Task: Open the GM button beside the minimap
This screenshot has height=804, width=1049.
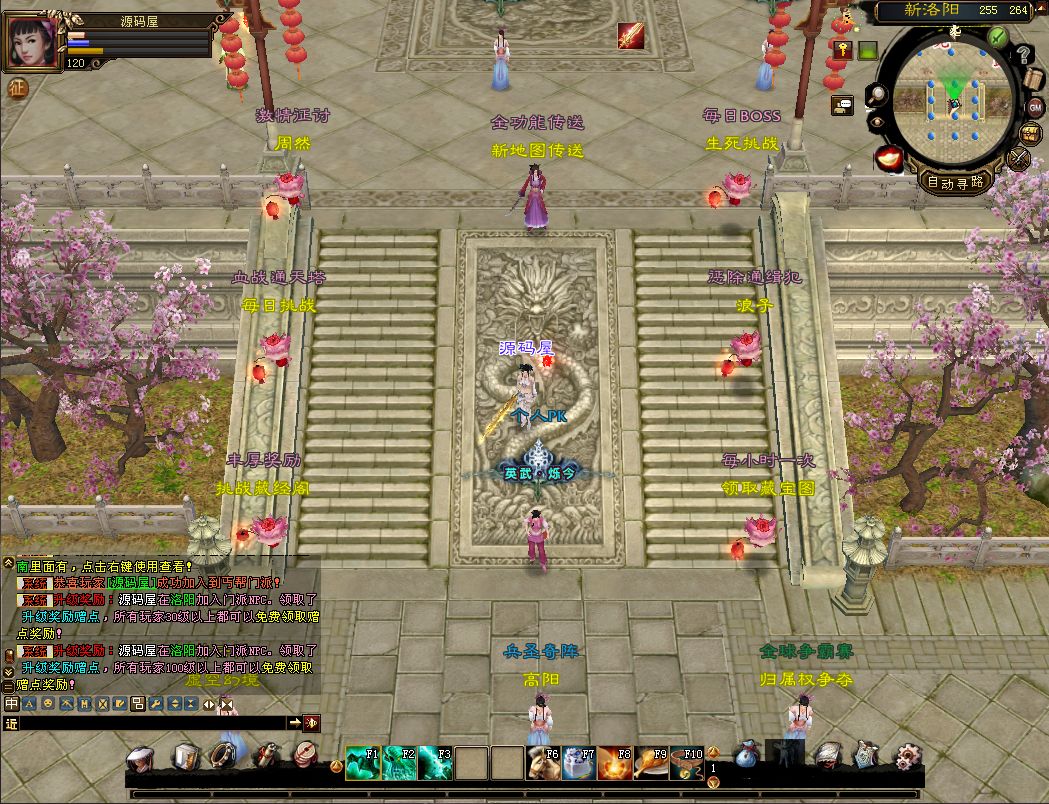Action: [1034, 107]
